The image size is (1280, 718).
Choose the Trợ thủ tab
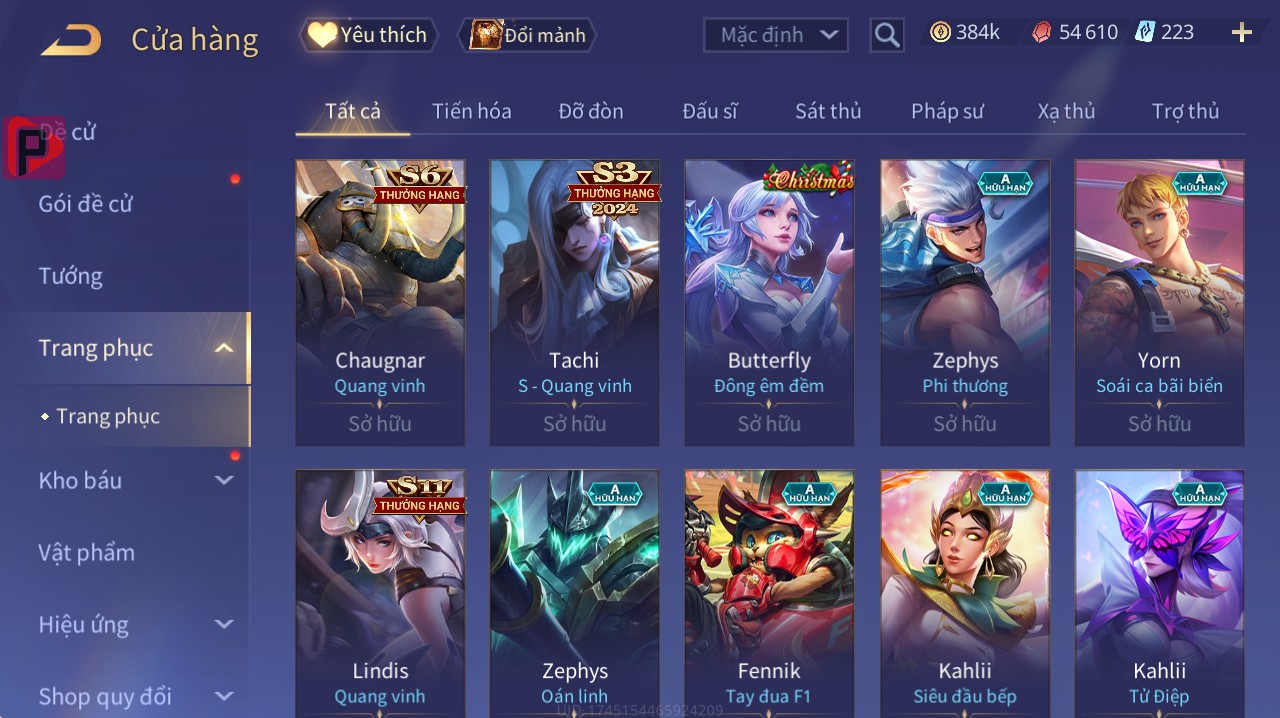click(1185, 111)
